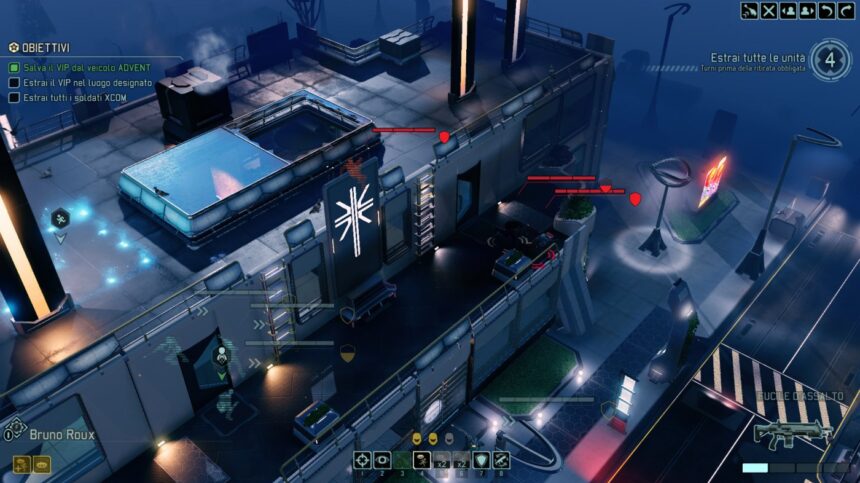Click the call Skyranger evac icon
860x483 pixels.
tap(749, 11)
